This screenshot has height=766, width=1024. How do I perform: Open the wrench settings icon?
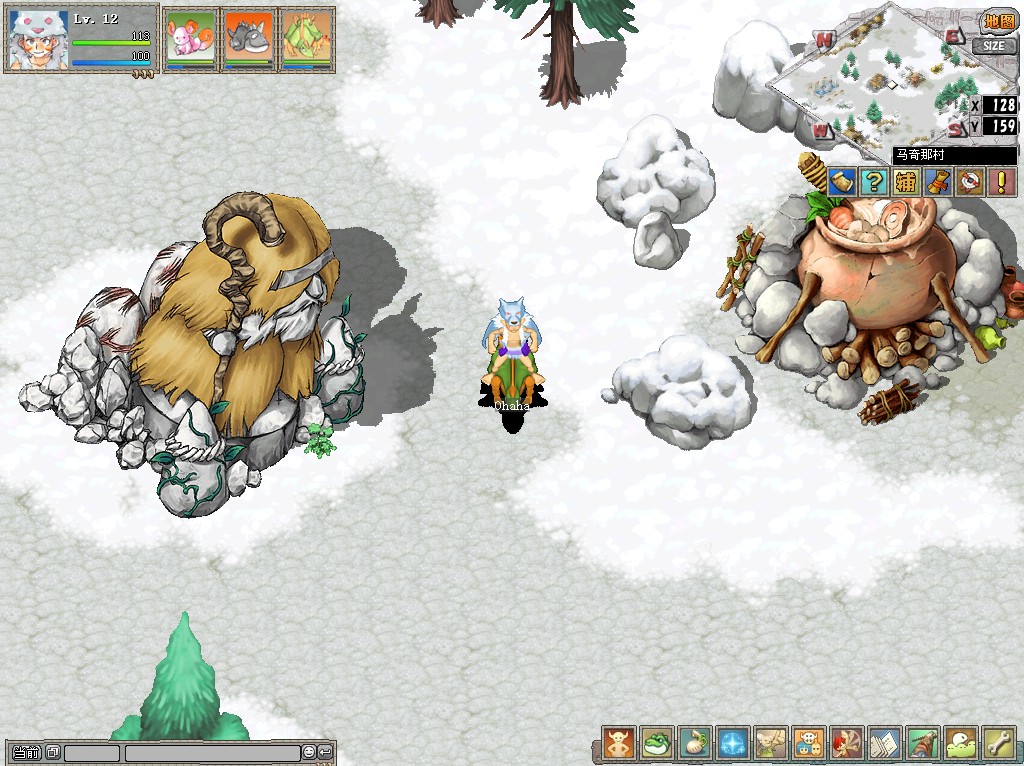coord(999,744)
